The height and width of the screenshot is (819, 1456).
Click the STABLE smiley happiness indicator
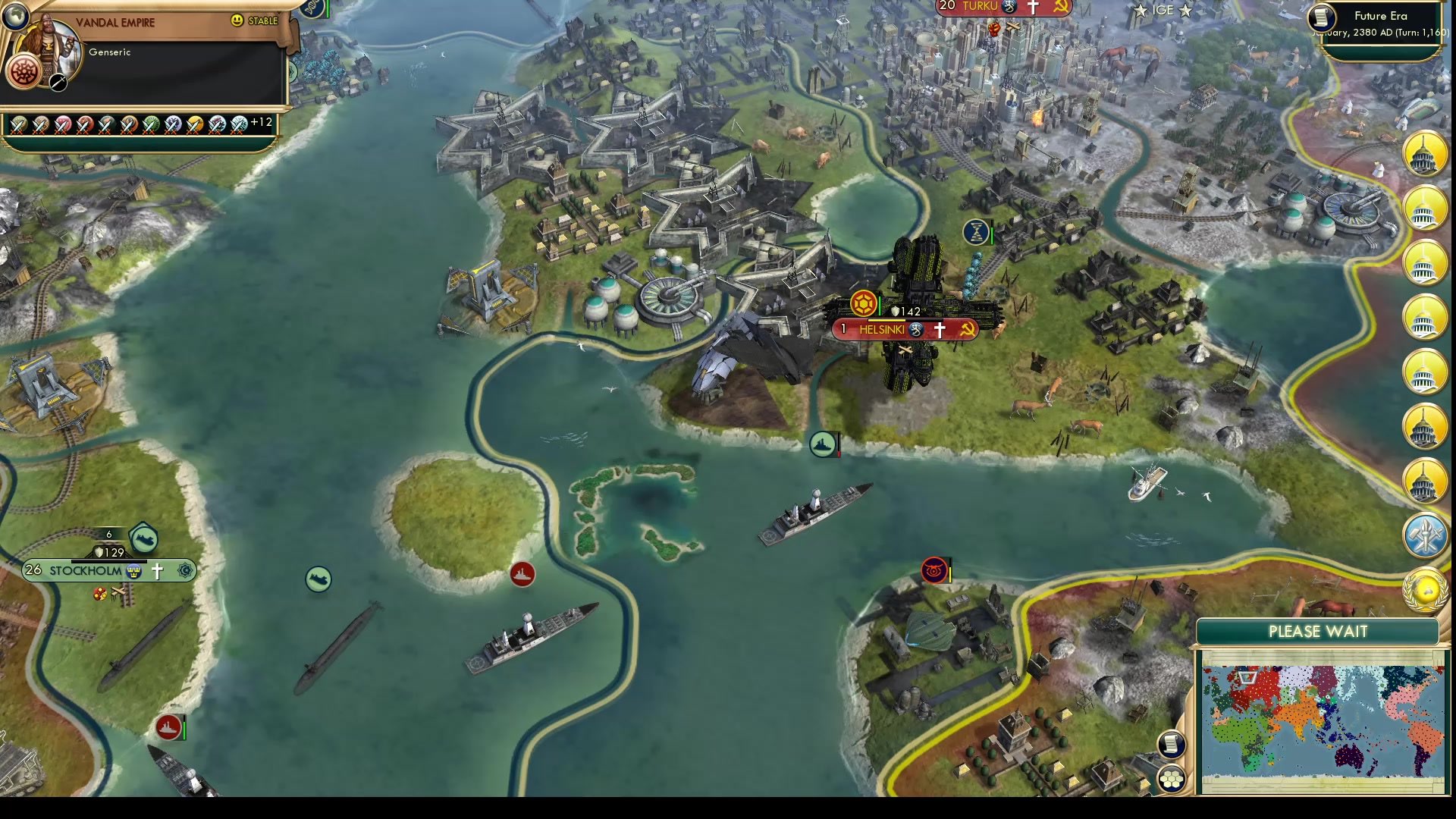pos(237,20)
